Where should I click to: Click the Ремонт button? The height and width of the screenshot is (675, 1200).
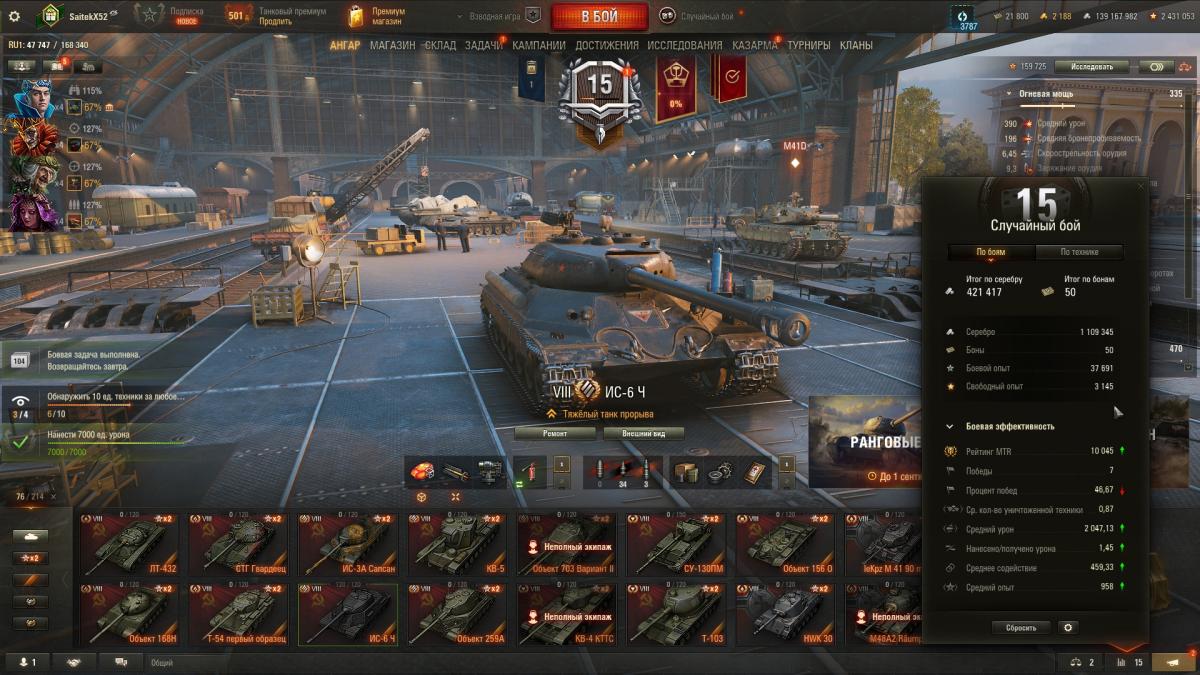[x=555, y=434]
